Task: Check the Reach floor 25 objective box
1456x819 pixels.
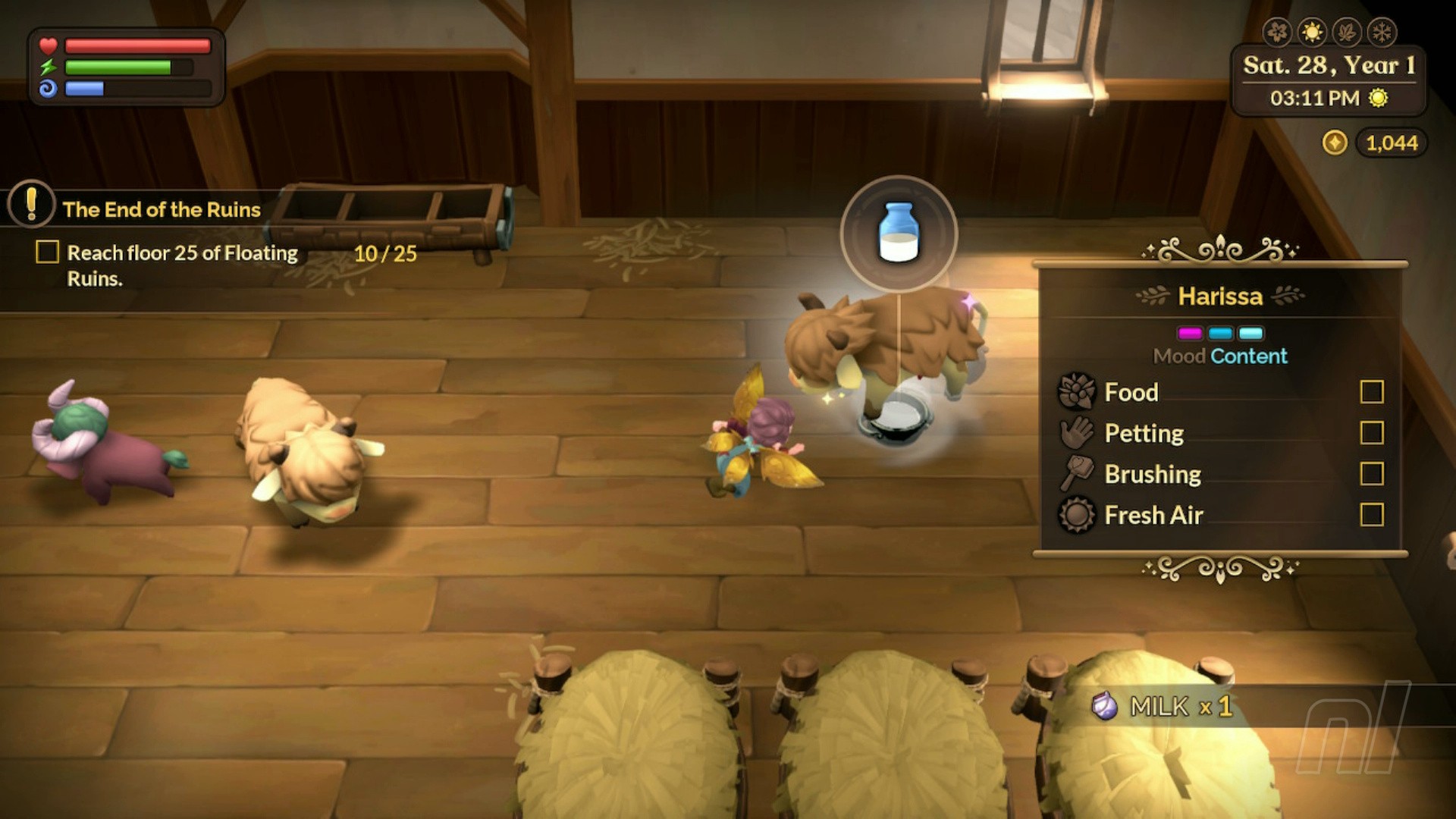Action: click(47, 253)
